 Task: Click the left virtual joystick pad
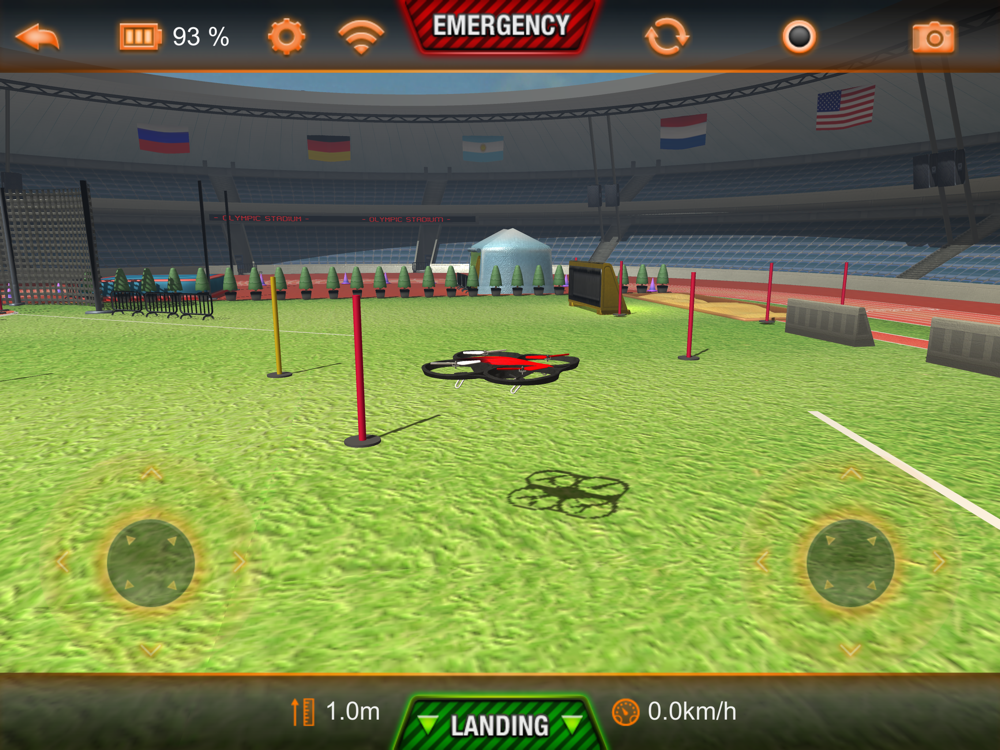[151, 562]
